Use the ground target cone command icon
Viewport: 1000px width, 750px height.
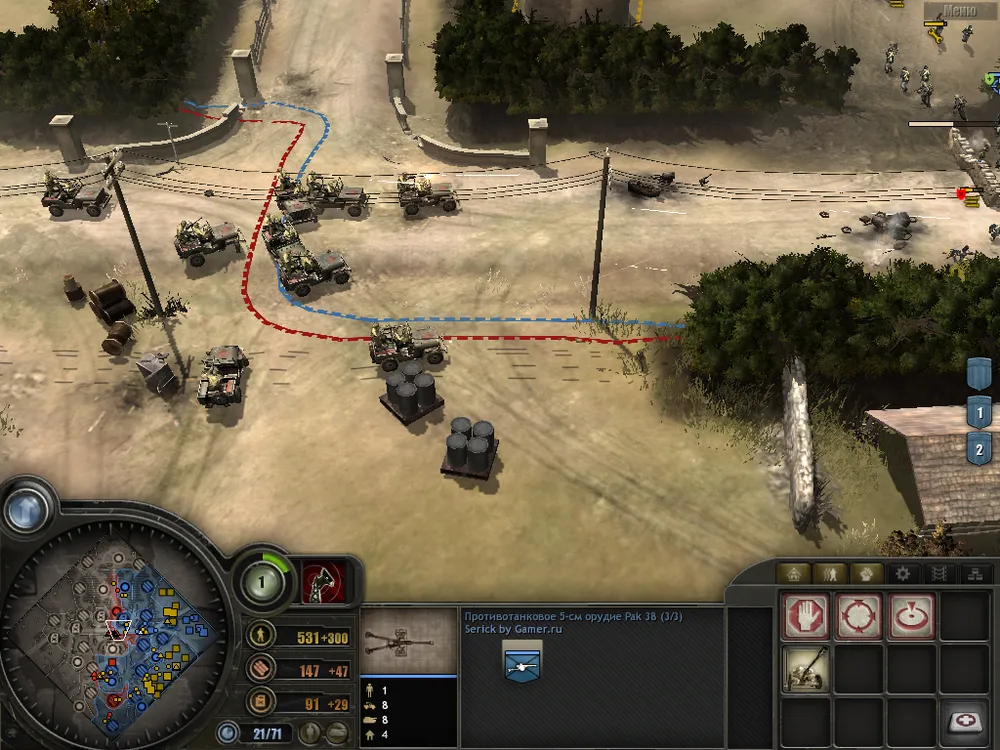tap(911, 617)
